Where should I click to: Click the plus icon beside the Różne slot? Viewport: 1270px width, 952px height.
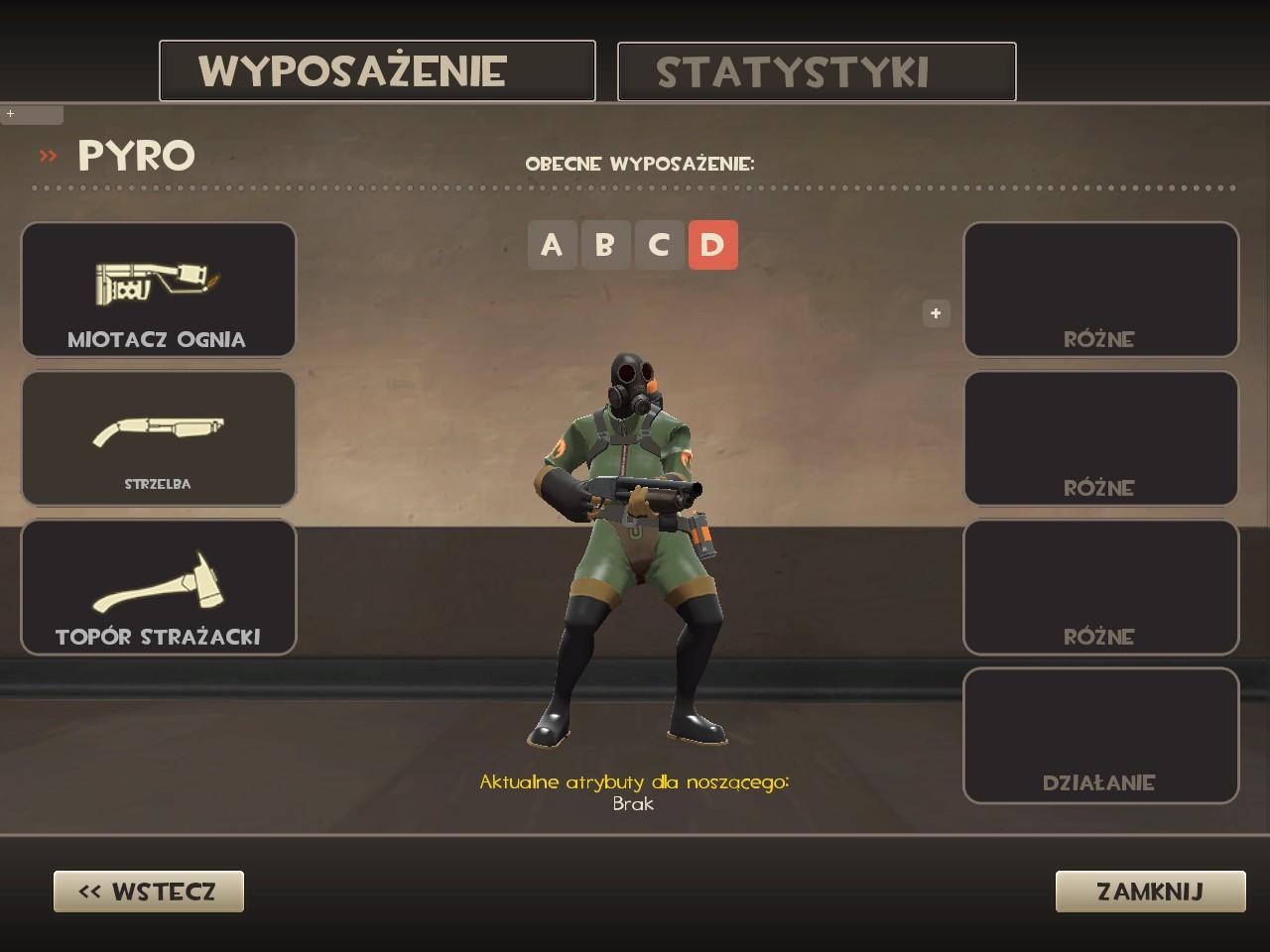click(x=934, y=313)
